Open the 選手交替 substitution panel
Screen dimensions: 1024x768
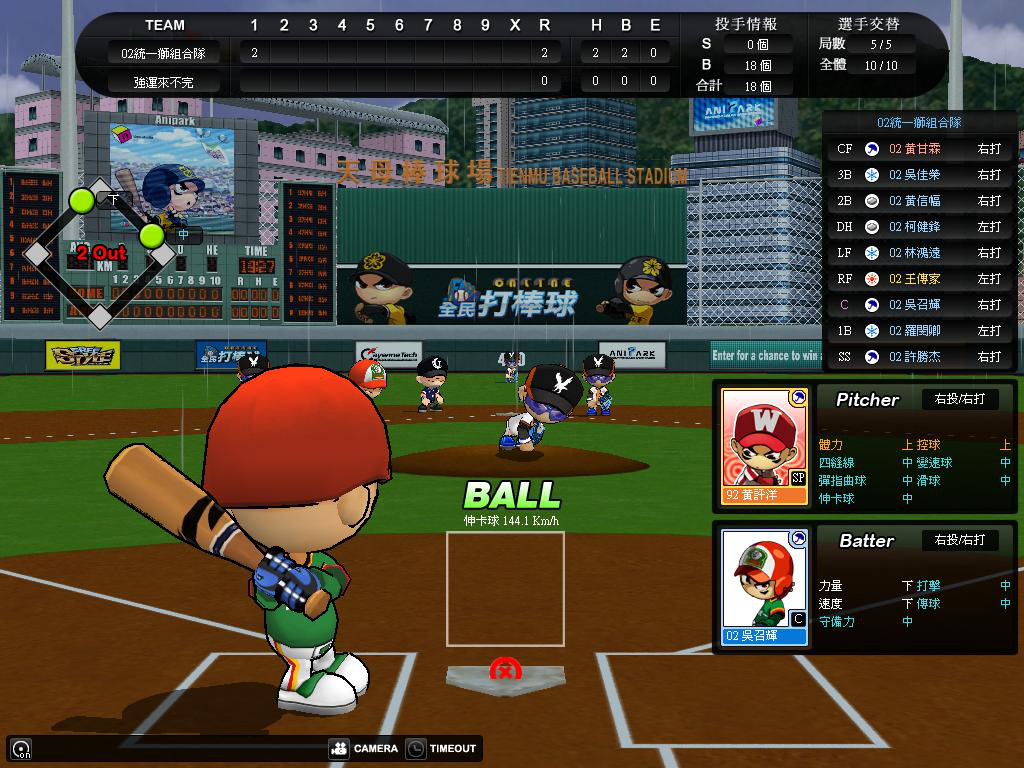[867, 24]
